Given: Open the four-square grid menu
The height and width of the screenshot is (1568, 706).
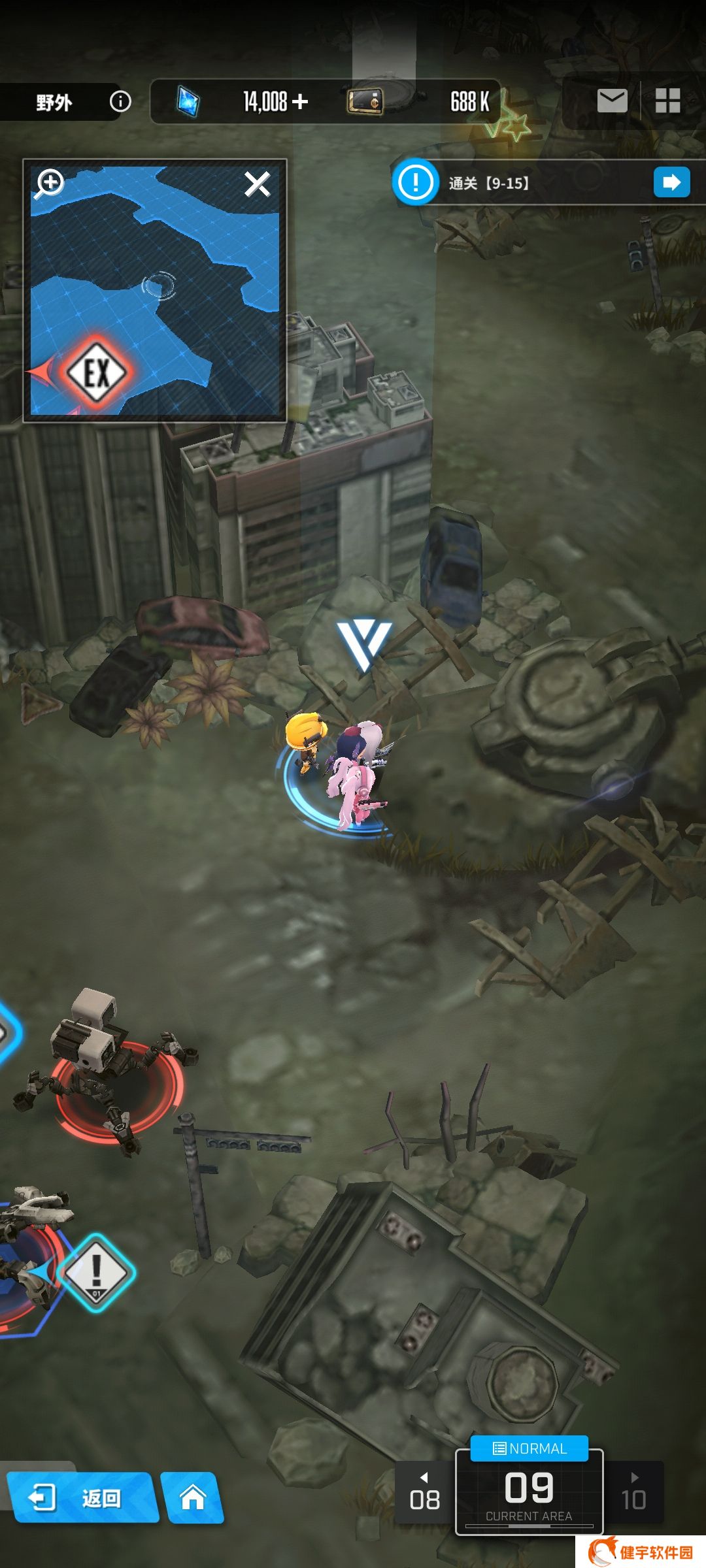Looking at the screenshot, I should (x=667, y=101).
